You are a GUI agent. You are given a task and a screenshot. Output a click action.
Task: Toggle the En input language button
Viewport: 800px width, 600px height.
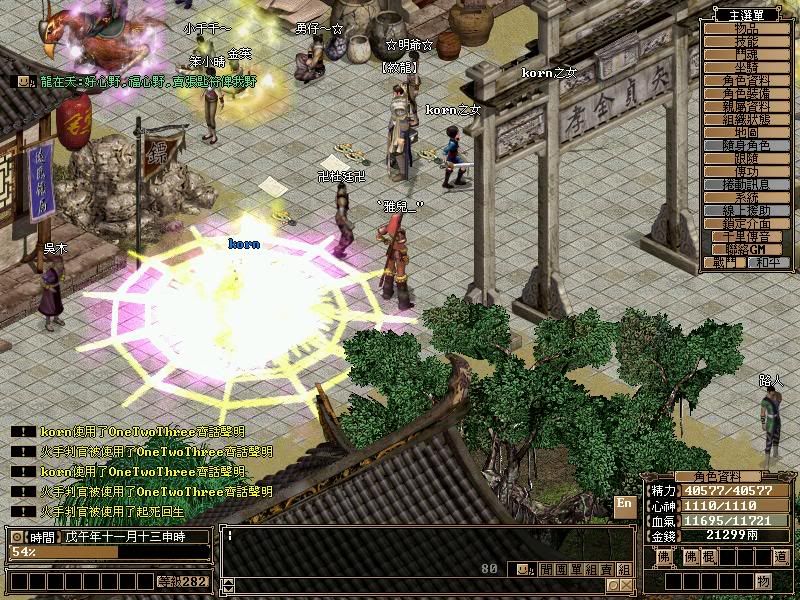624,503
